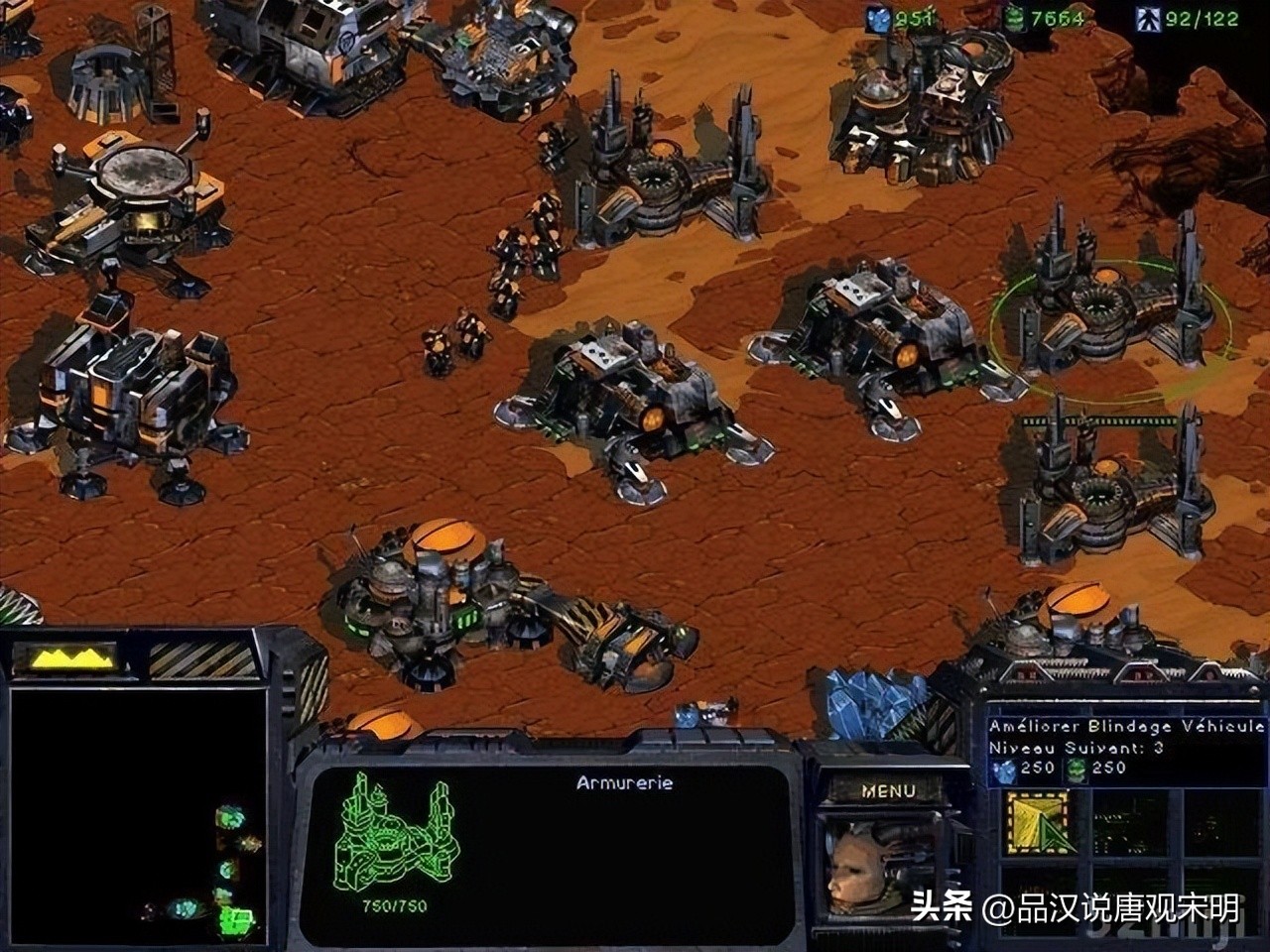Click the Armurerie advisor portrait
The width and height of the screenshot is (1270, 952).
[x=875, y=865]
